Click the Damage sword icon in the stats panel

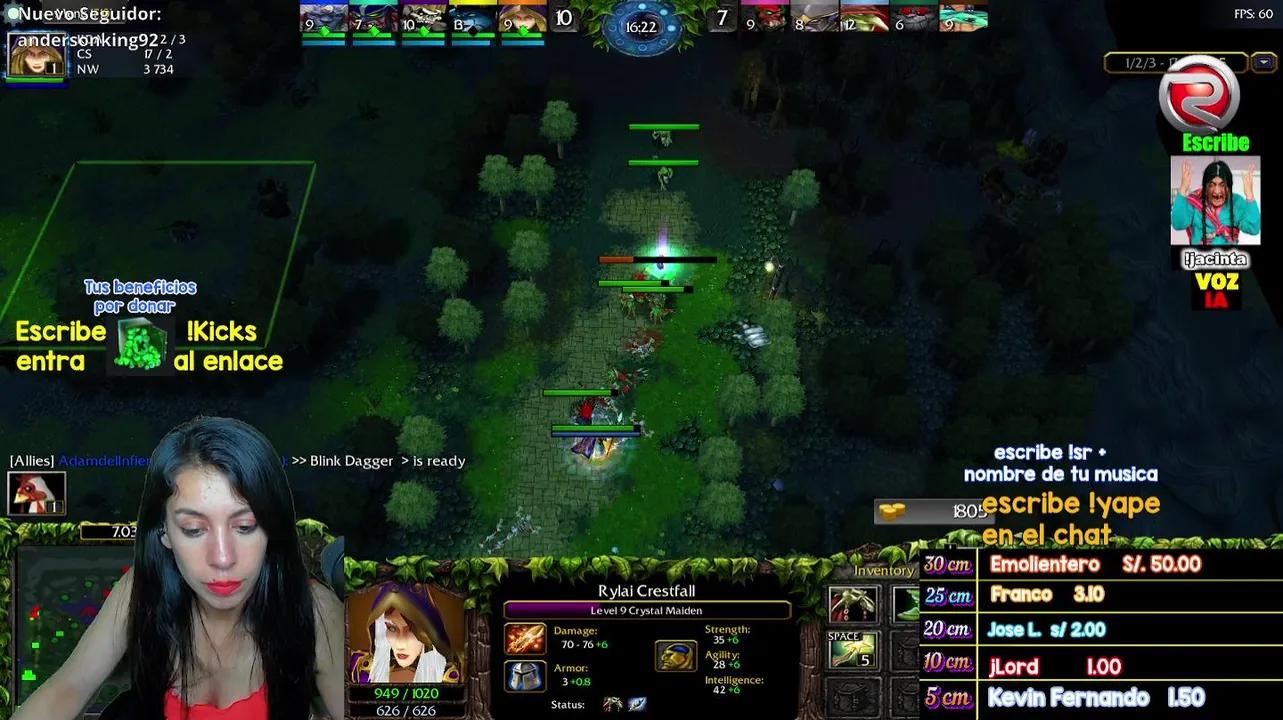525,642
